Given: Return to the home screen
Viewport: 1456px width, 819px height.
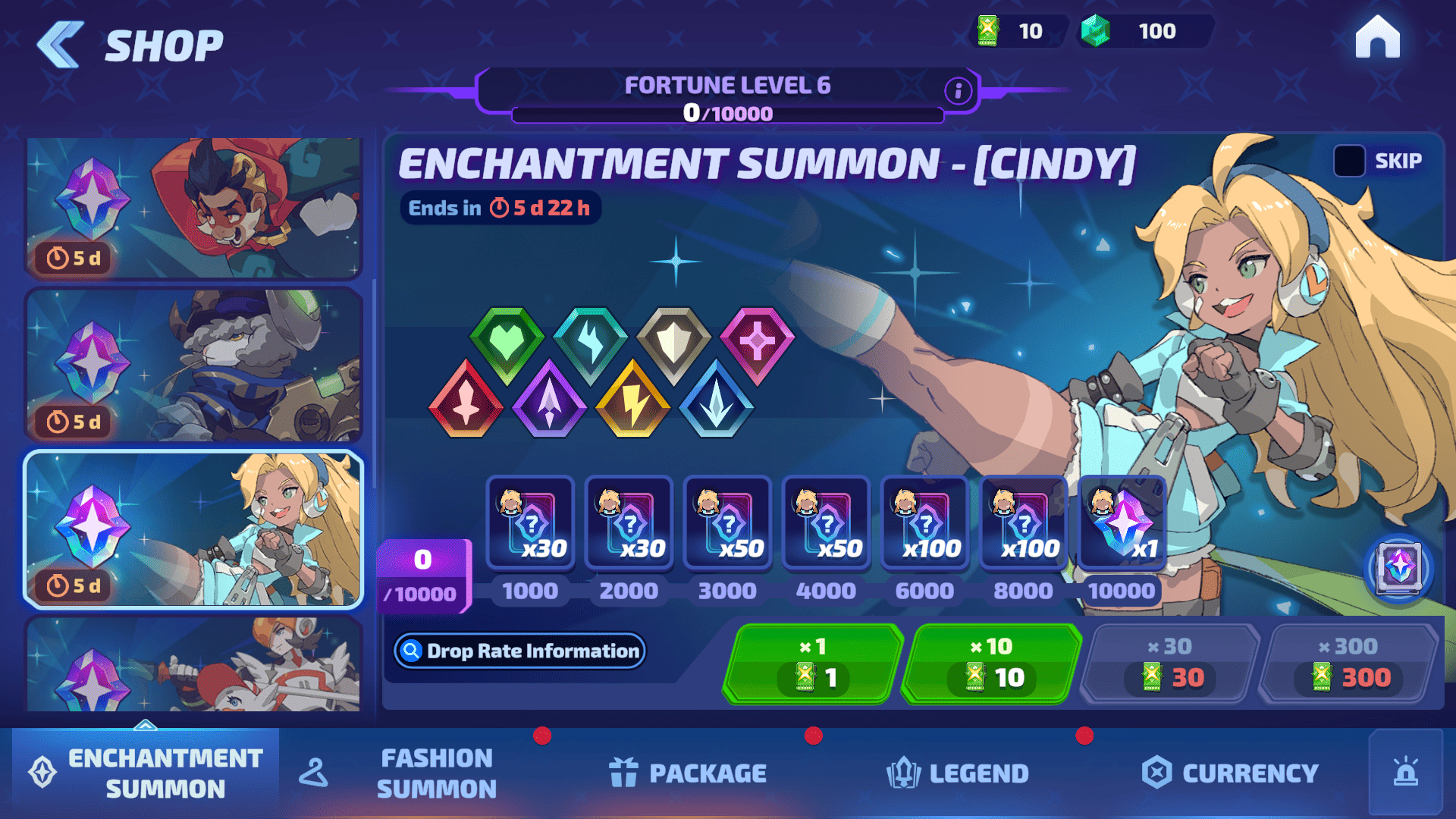Looking at the screenshot, I should point(1377,38).
